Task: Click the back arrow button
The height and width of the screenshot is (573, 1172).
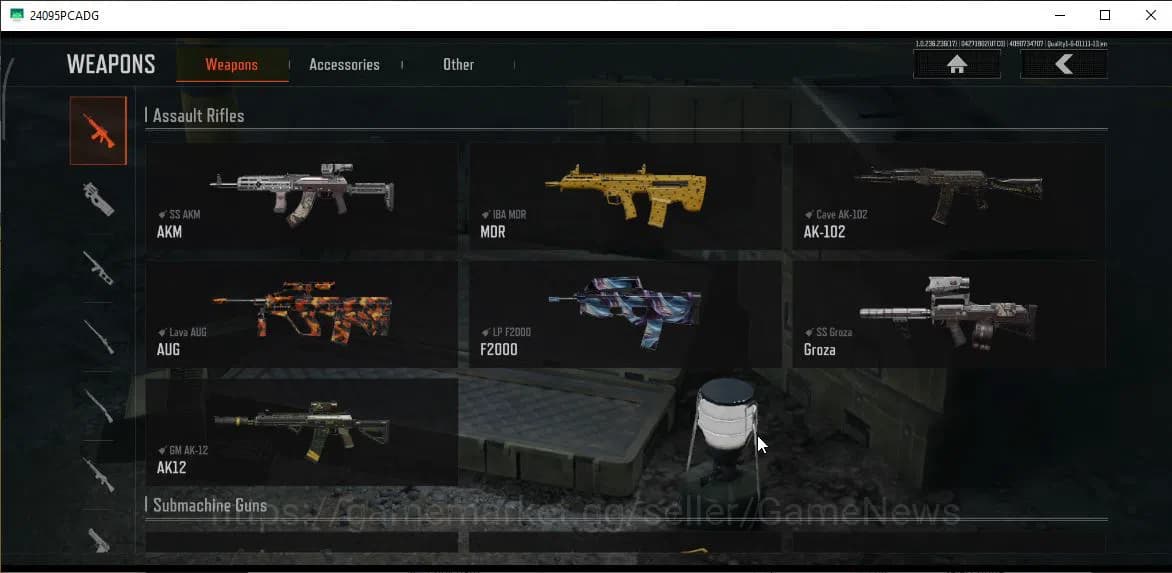Action: click(1063, 65)
